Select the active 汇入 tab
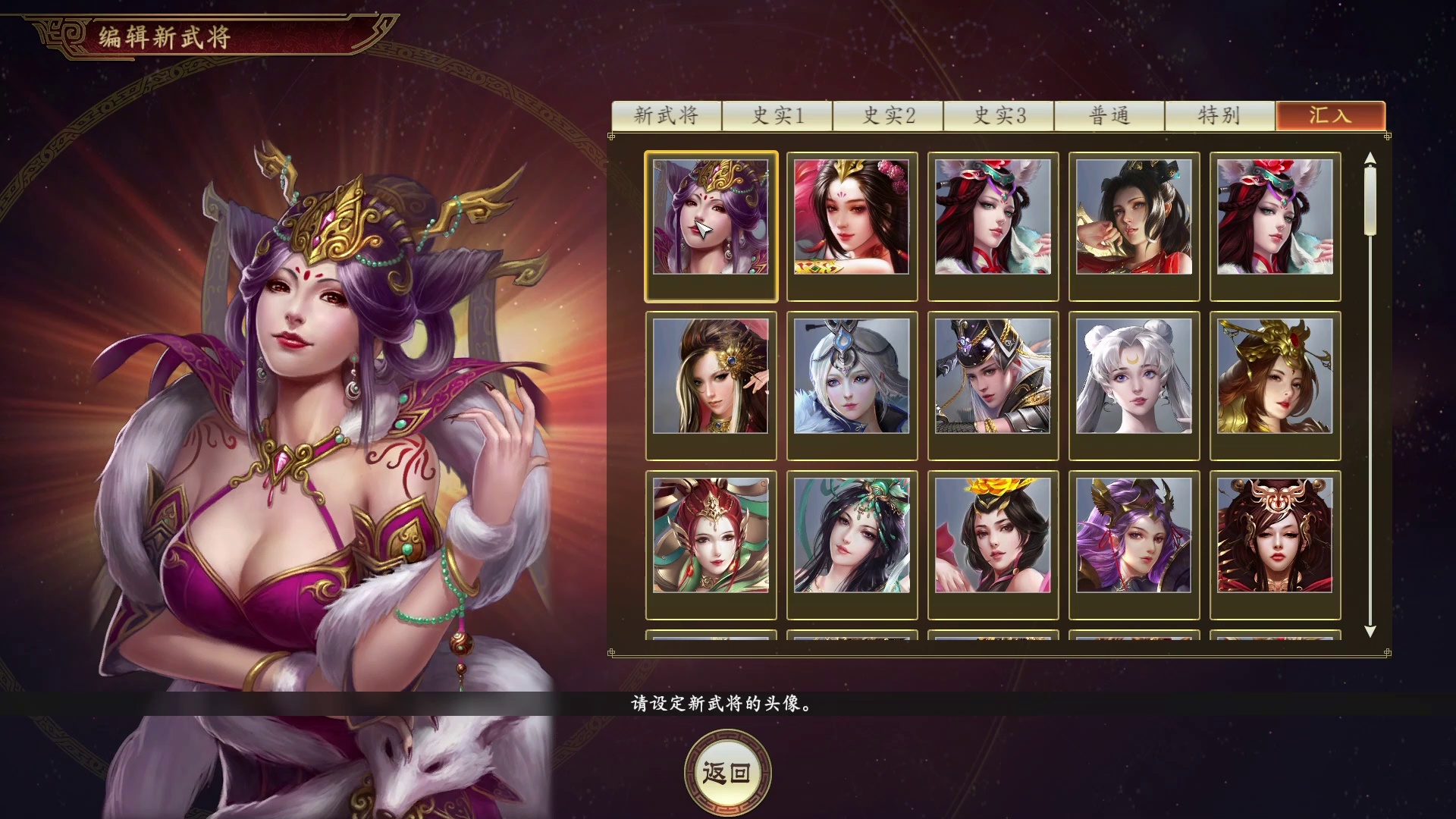The height and width of the screenshot is (819, 1456). [1330, 116]
